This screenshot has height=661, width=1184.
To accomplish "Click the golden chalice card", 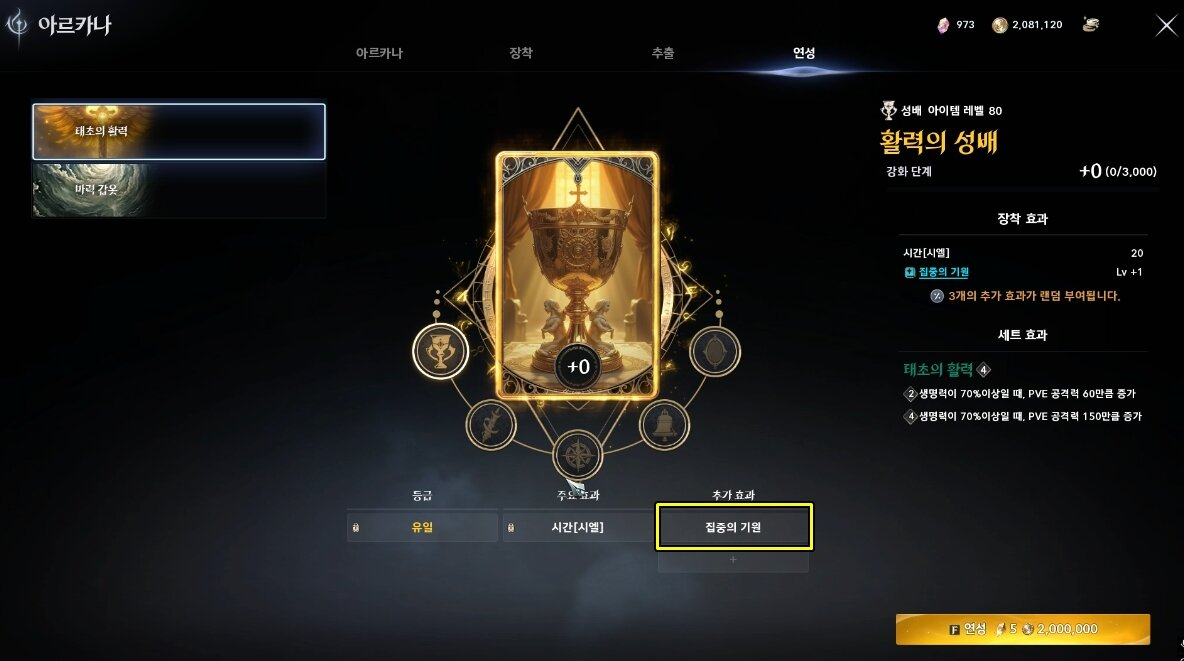I will 577,275.
